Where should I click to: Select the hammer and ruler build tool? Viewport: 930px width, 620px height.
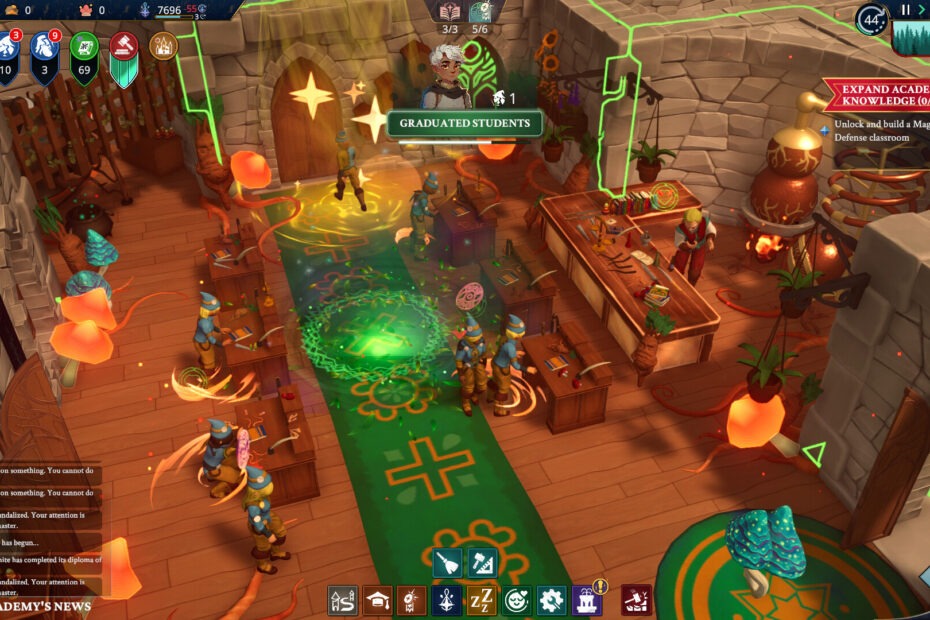coord(480,563)
